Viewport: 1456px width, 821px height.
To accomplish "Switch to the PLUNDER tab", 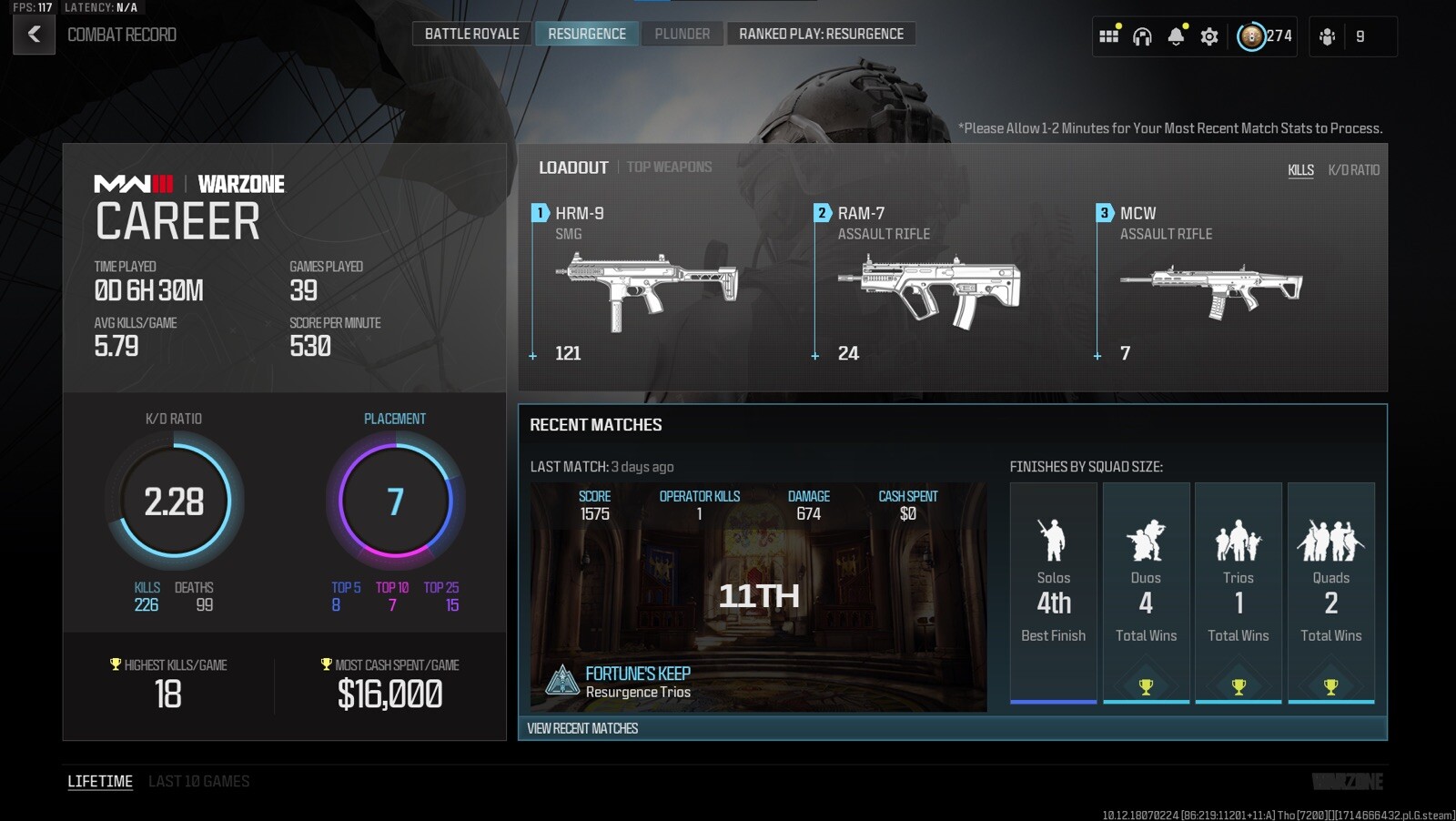I will [682, 33].
